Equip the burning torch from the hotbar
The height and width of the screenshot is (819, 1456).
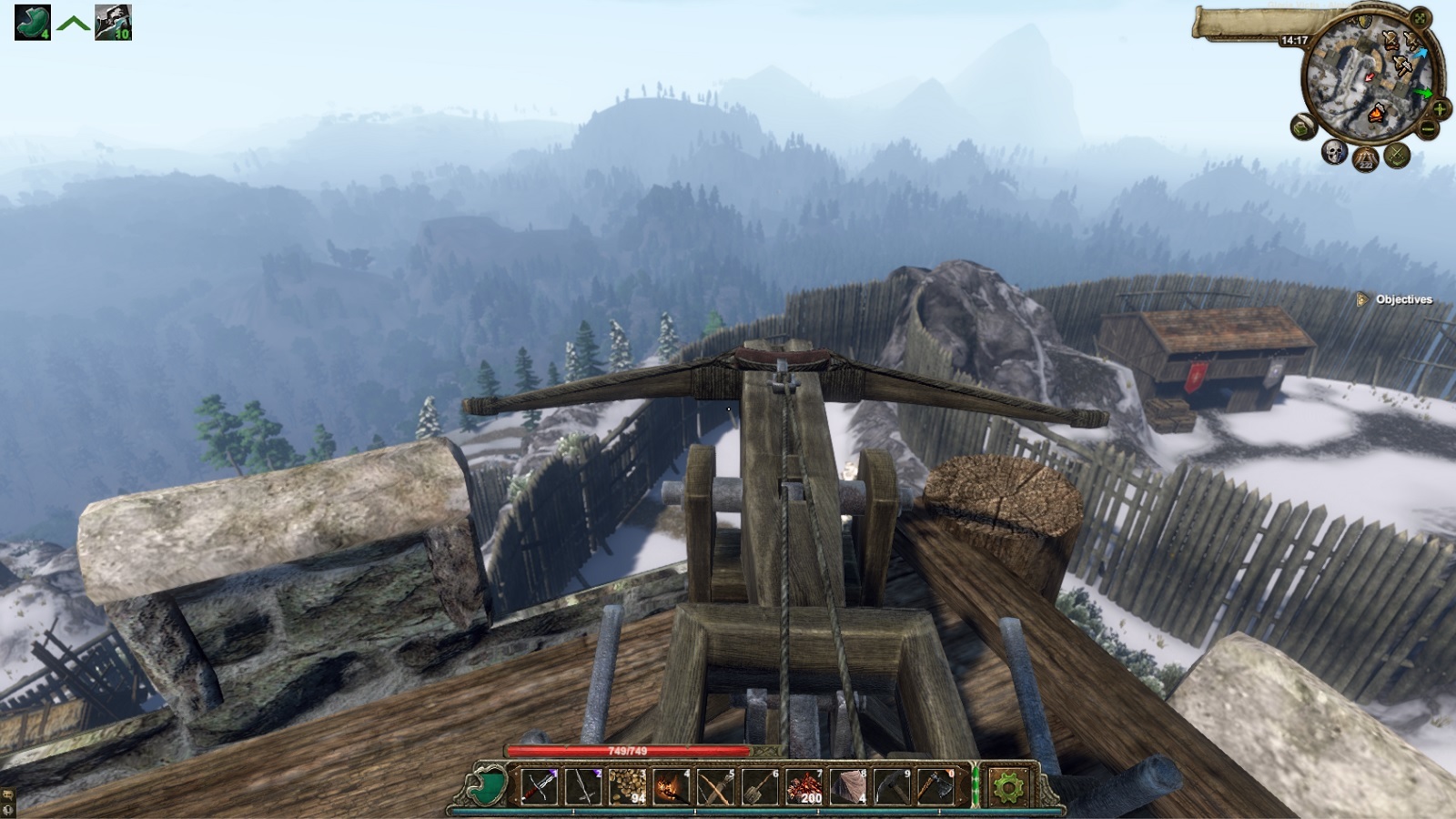671,786
